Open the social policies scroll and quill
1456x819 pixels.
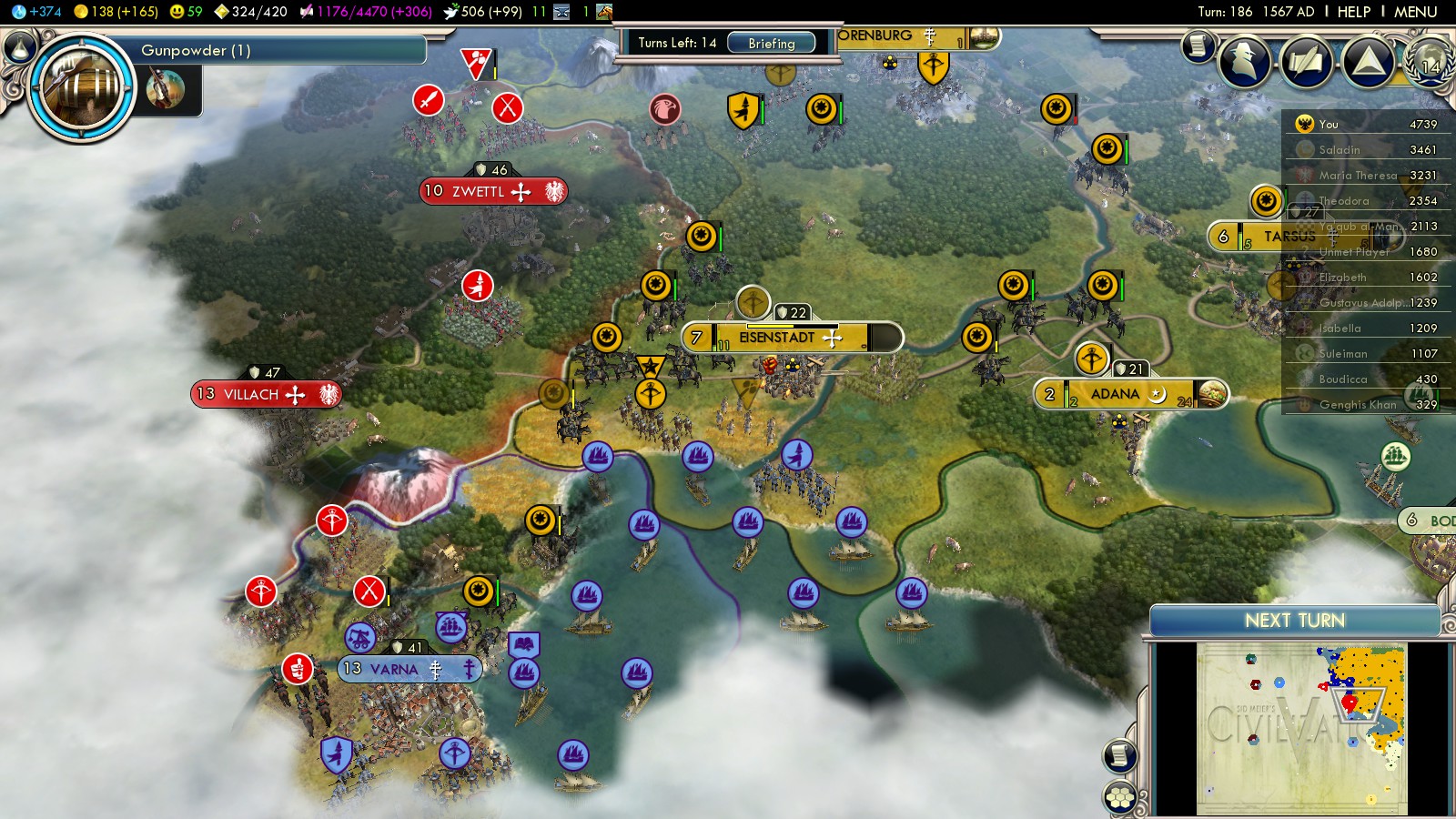point(1307,62)
